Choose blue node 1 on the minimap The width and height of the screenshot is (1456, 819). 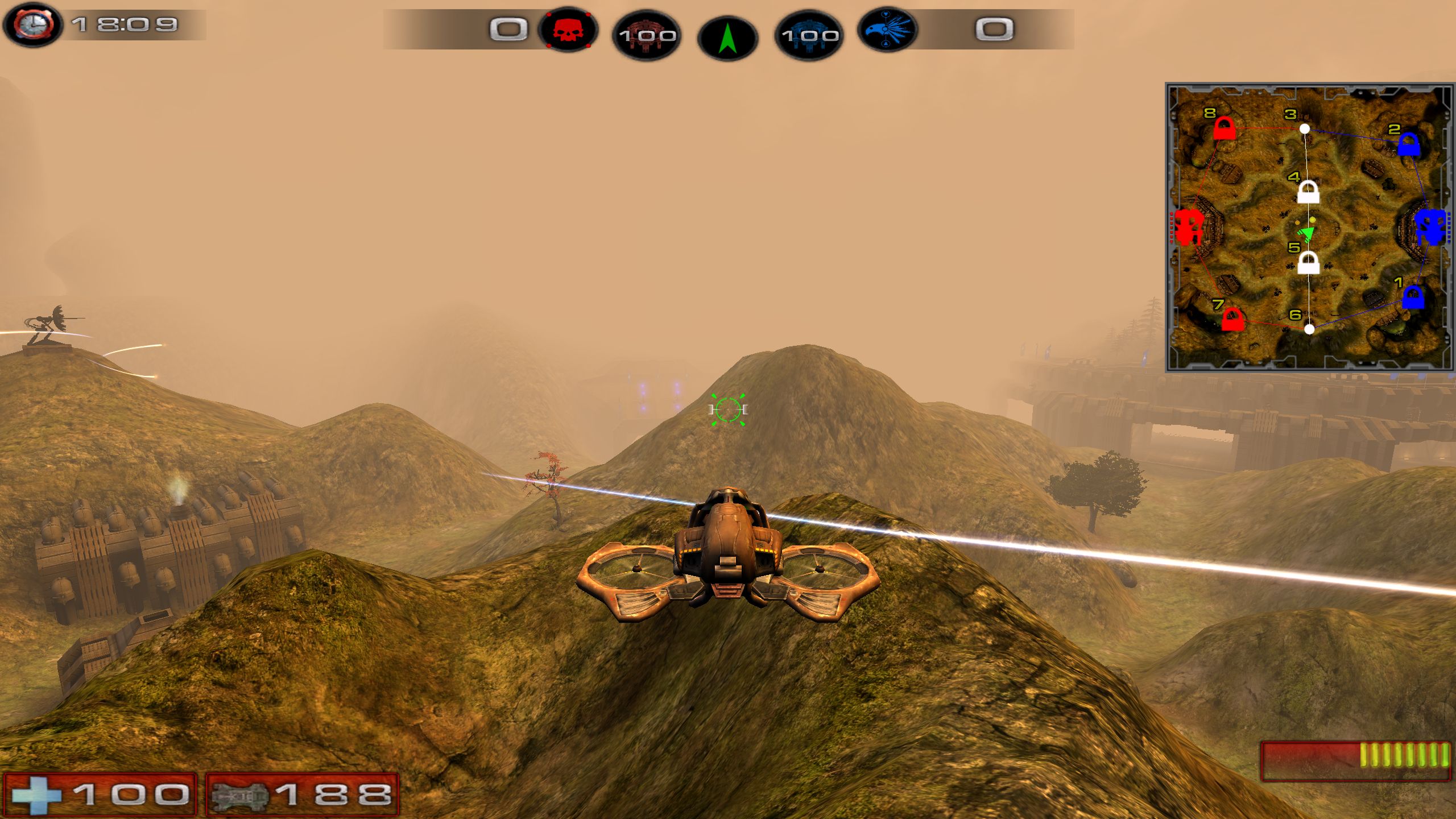[1413, 297]
